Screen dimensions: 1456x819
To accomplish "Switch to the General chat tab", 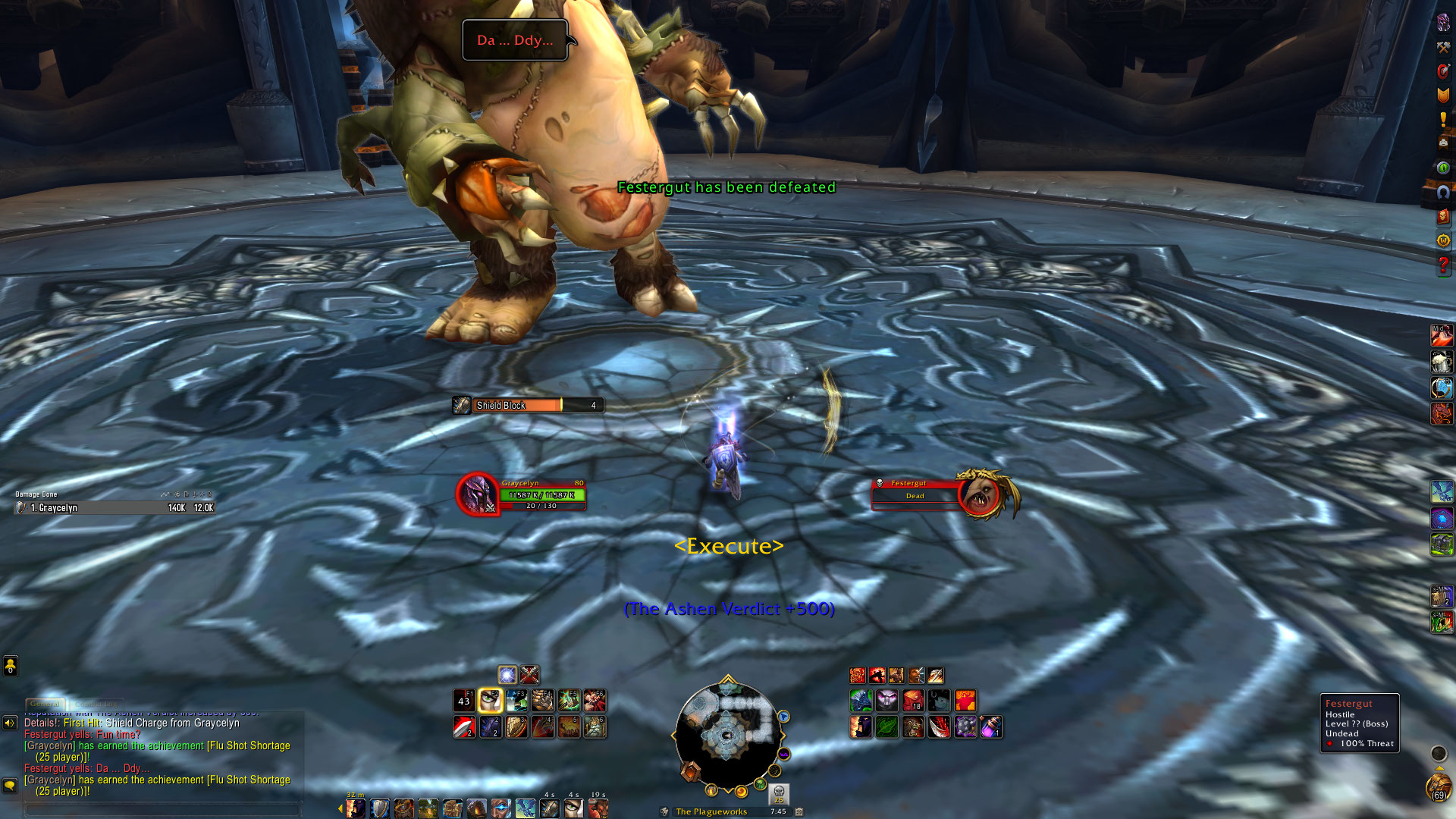I will click(x=45, y=704).
